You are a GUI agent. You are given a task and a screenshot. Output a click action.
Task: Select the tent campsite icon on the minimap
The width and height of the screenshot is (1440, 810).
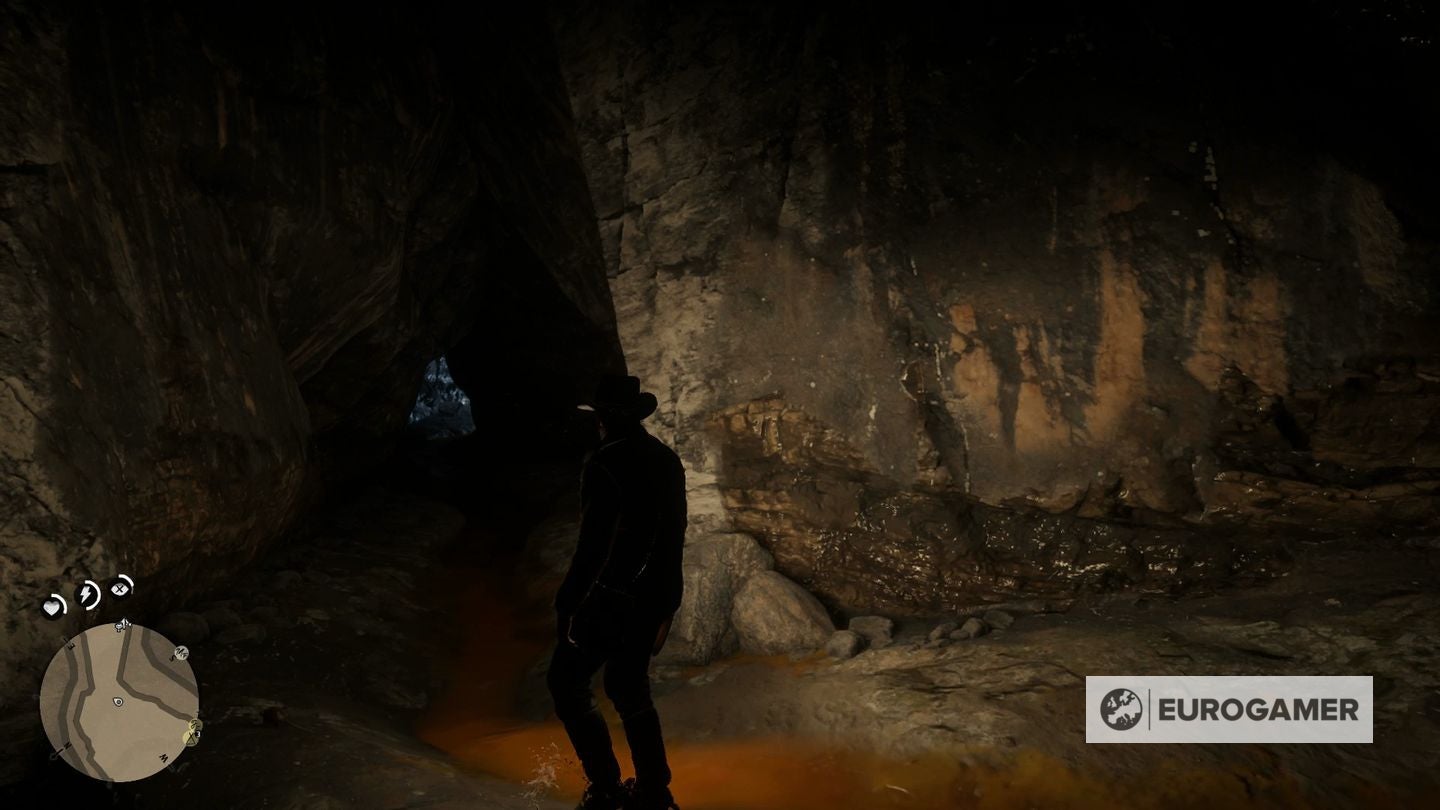pyautogui.click(x=190, y=738)
